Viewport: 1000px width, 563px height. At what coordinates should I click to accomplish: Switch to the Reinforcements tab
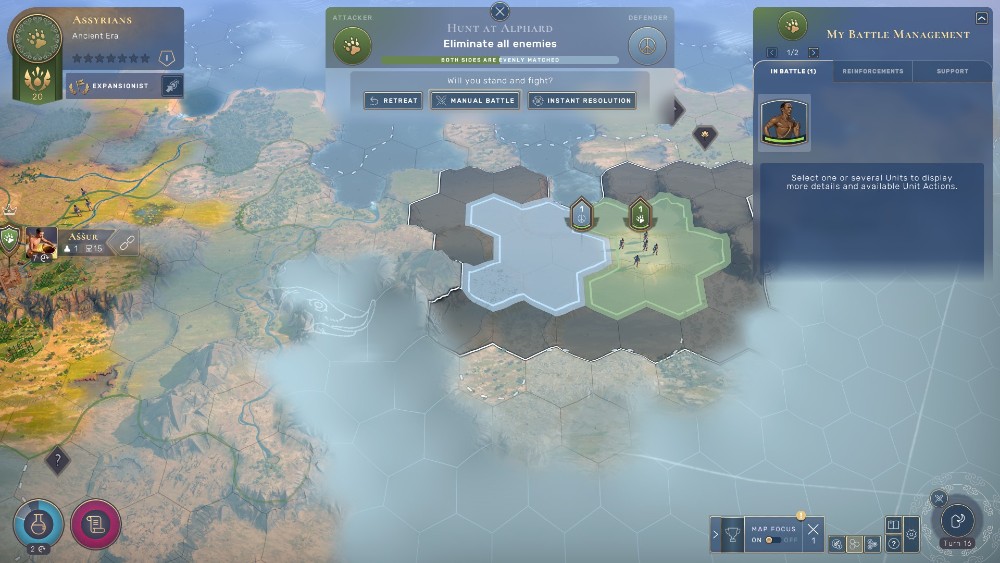[872, 71]
